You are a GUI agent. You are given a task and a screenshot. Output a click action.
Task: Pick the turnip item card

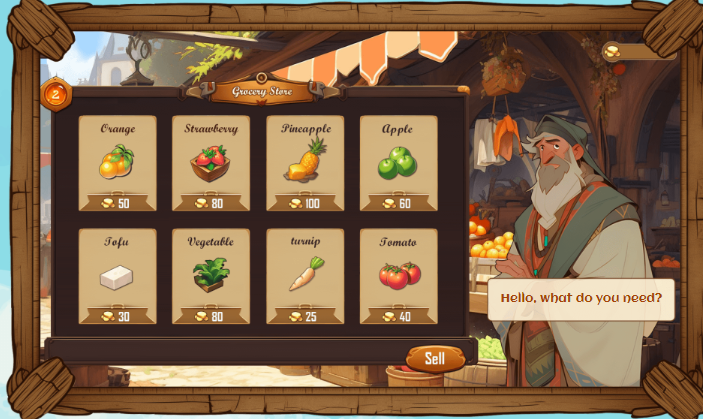(305, 276)
